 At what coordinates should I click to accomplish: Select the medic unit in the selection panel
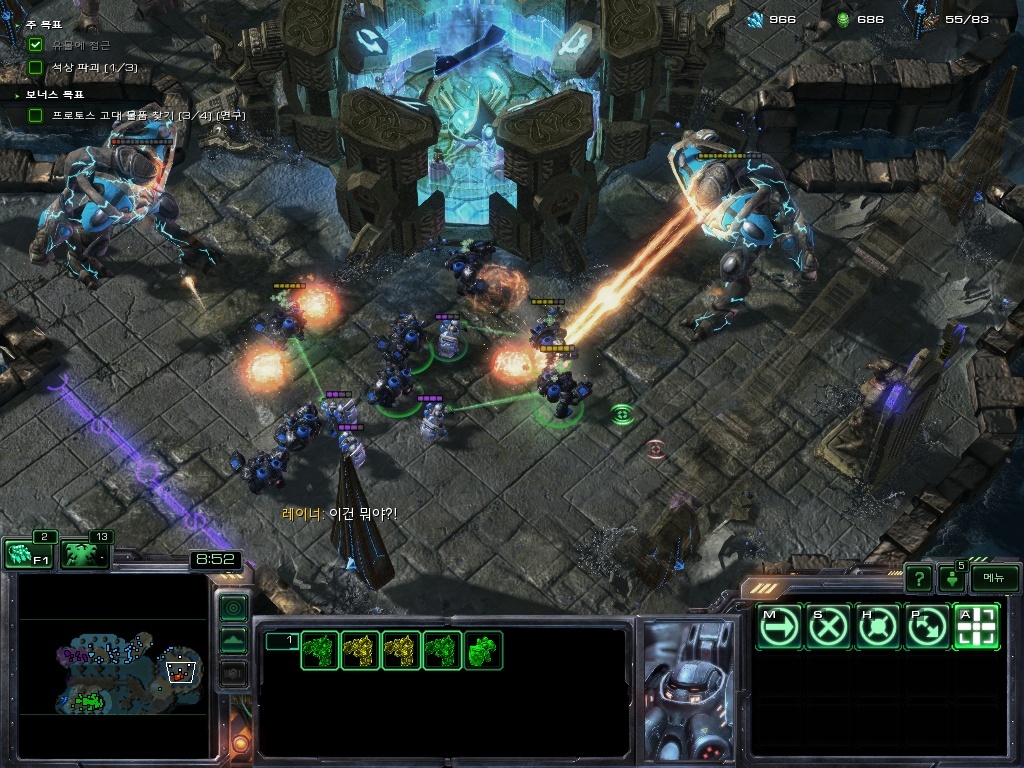pos(483,651)
